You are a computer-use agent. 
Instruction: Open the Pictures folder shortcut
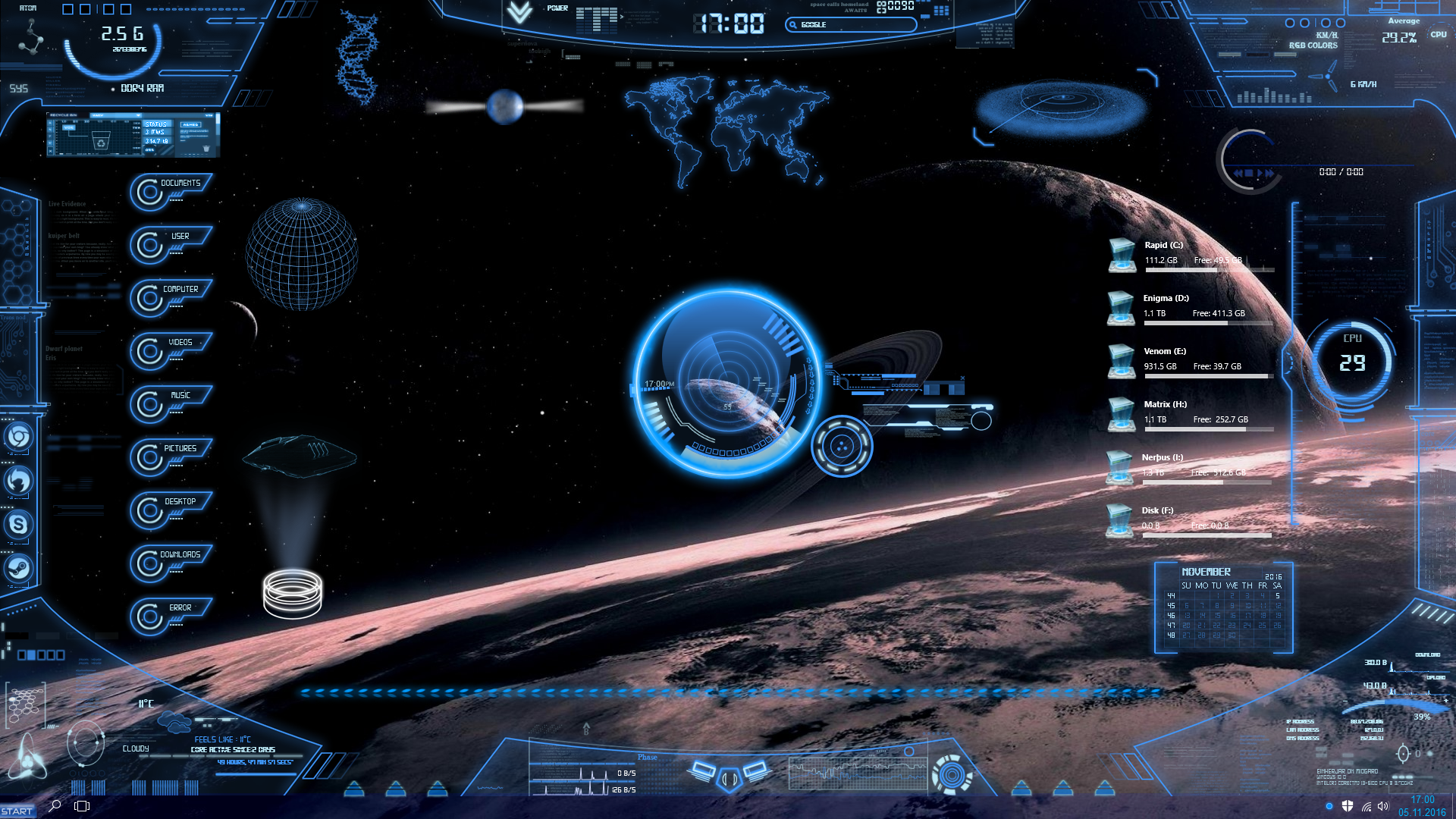[x=179, y=449]
